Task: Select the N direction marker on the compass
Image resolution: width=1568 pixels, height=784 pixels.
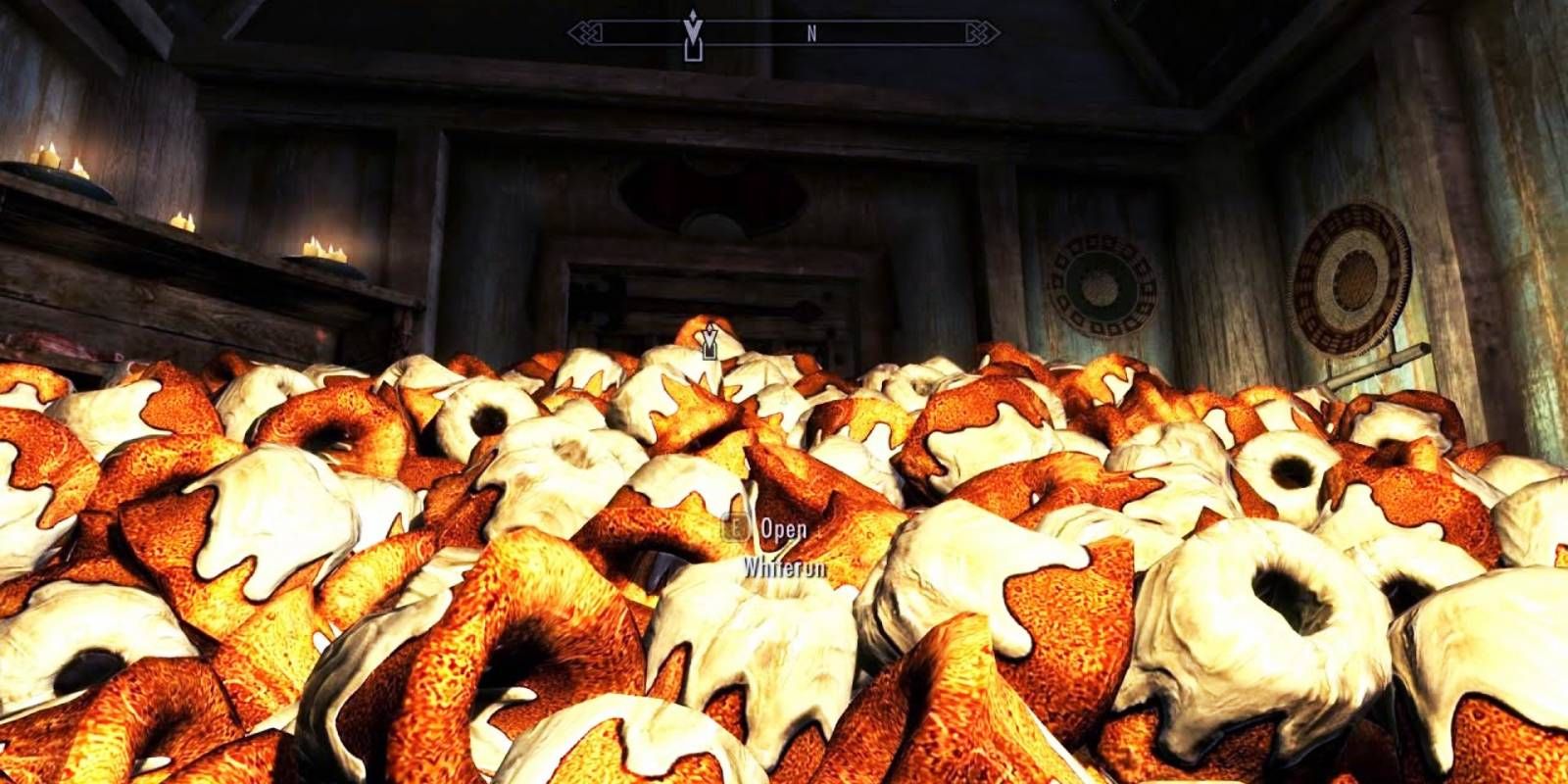Action: click(810, 32)
